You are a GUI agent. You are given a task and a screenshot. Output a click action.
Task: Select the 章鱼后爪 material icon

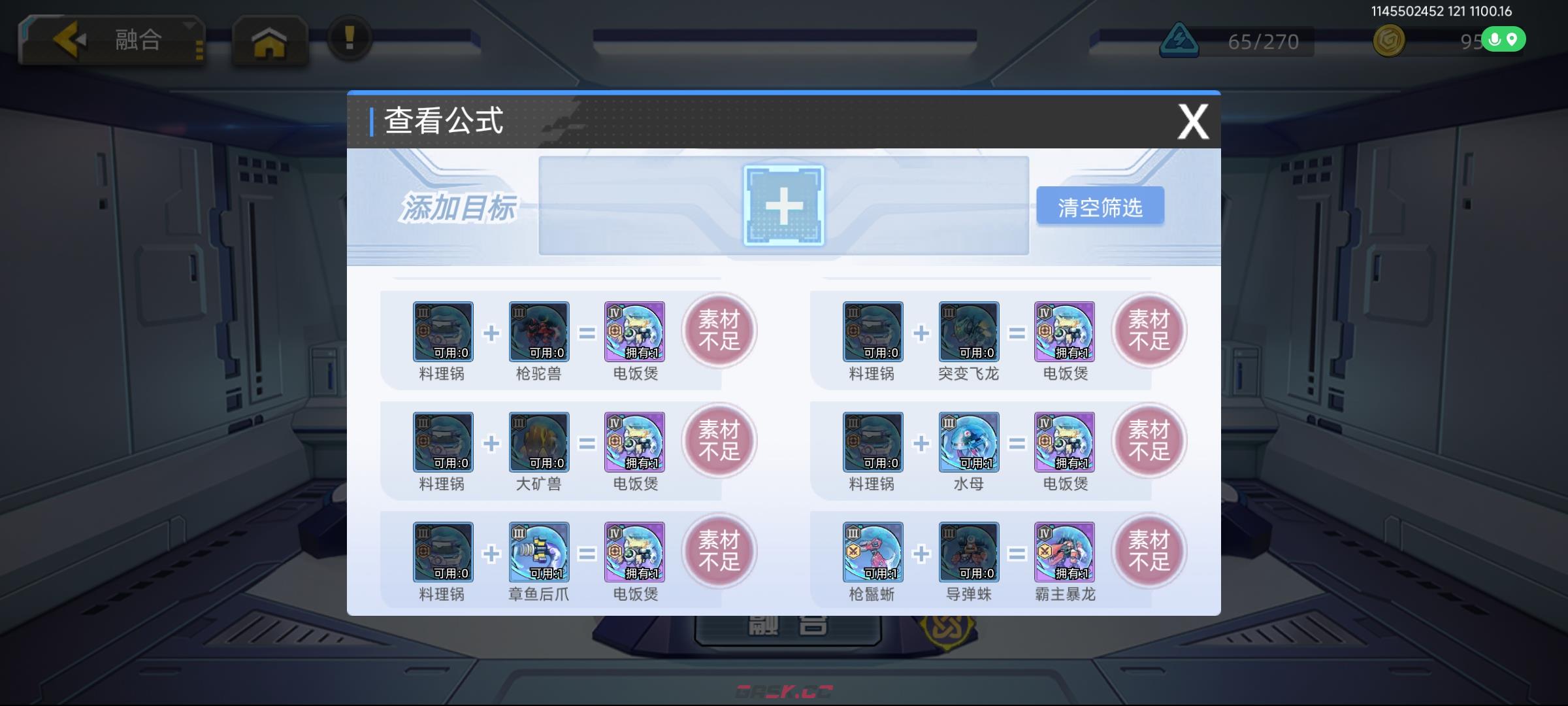538,552
